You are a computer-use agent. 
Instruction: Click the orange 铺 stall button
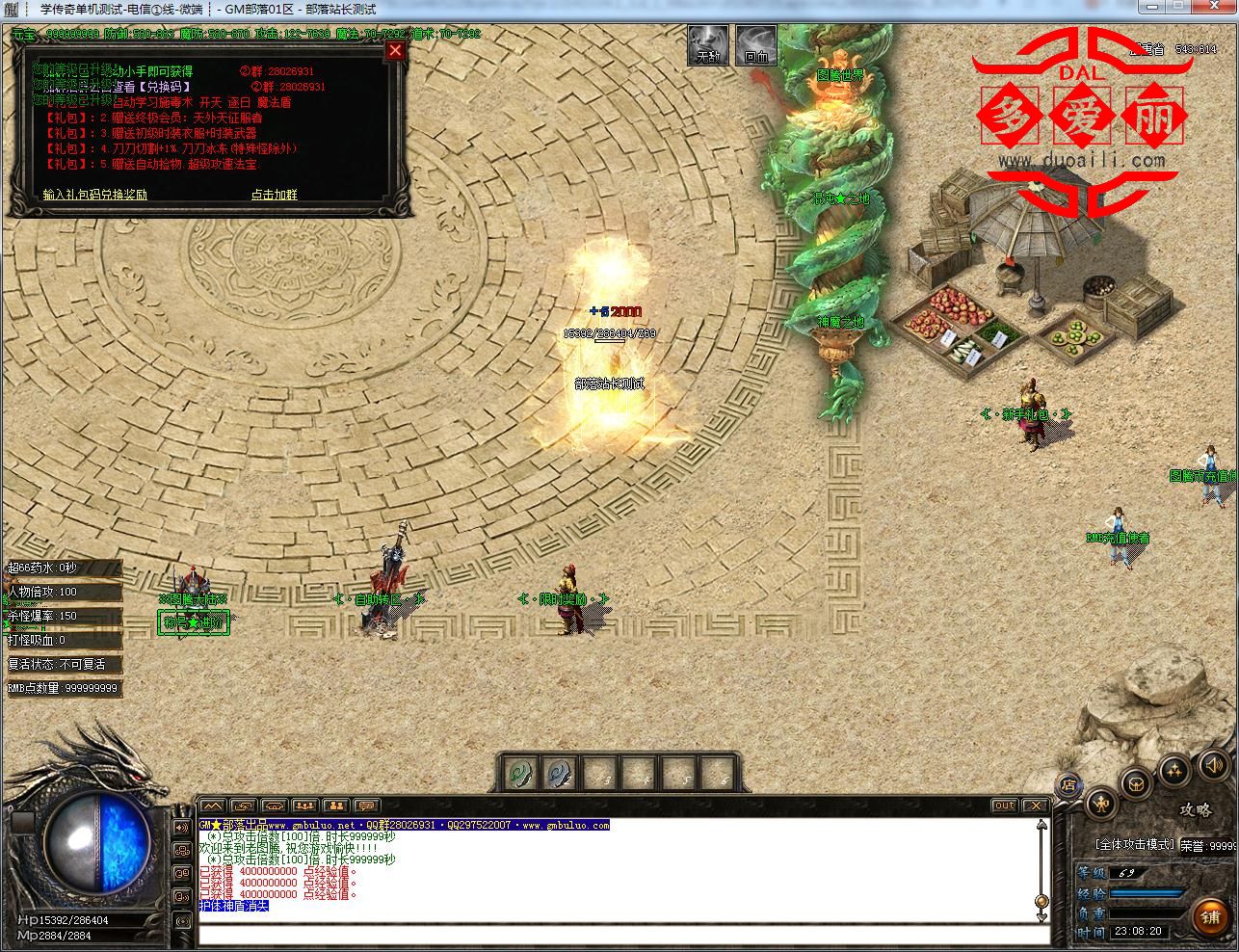coord(1210,916)
